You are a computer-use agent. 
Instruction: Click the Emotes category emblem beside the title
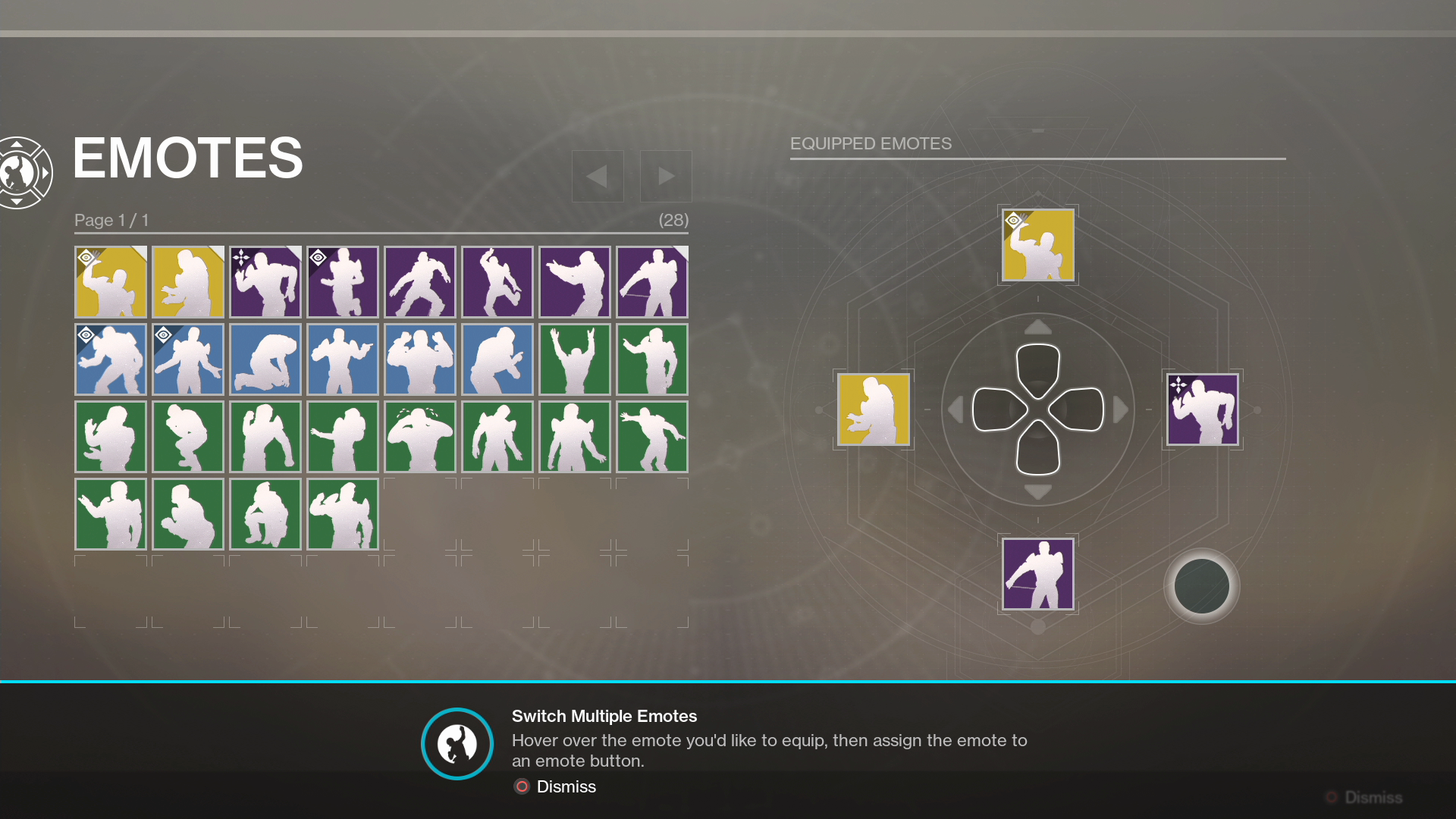tap(23, 173)
